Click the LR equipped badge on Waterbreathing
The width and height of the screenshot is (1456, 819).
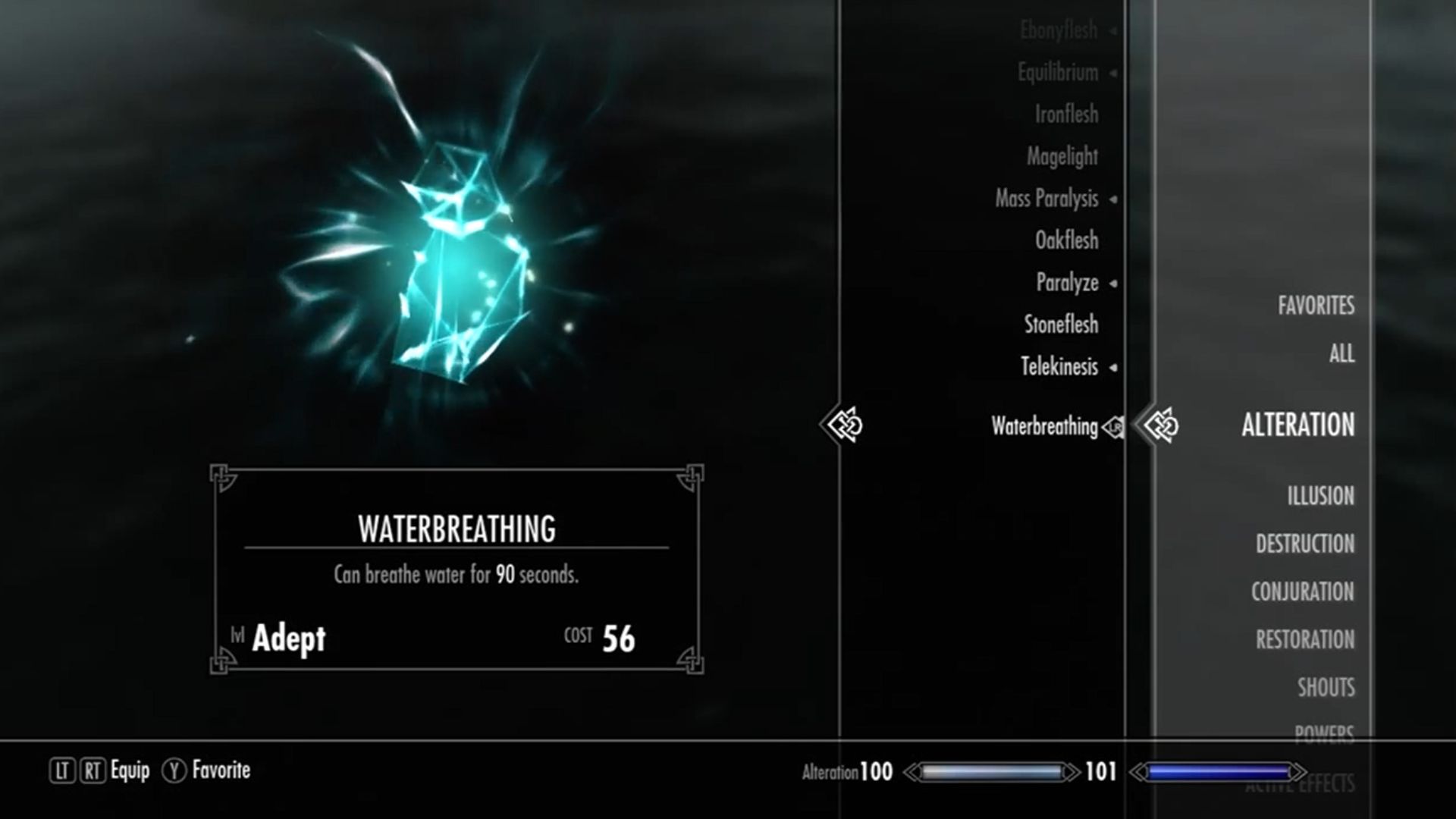point(1112,428)
